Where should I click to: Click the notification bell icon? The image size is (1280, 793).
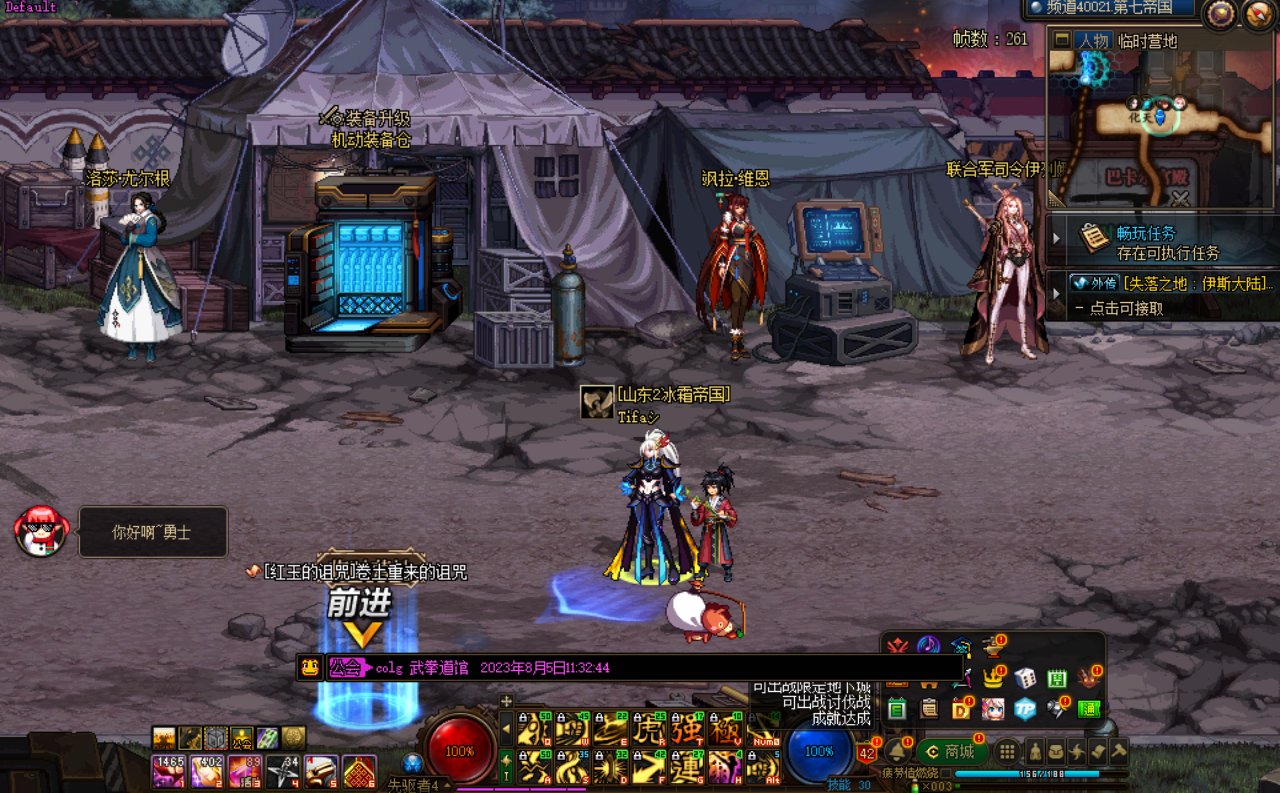pyautogui.click(x=897, y=751)
